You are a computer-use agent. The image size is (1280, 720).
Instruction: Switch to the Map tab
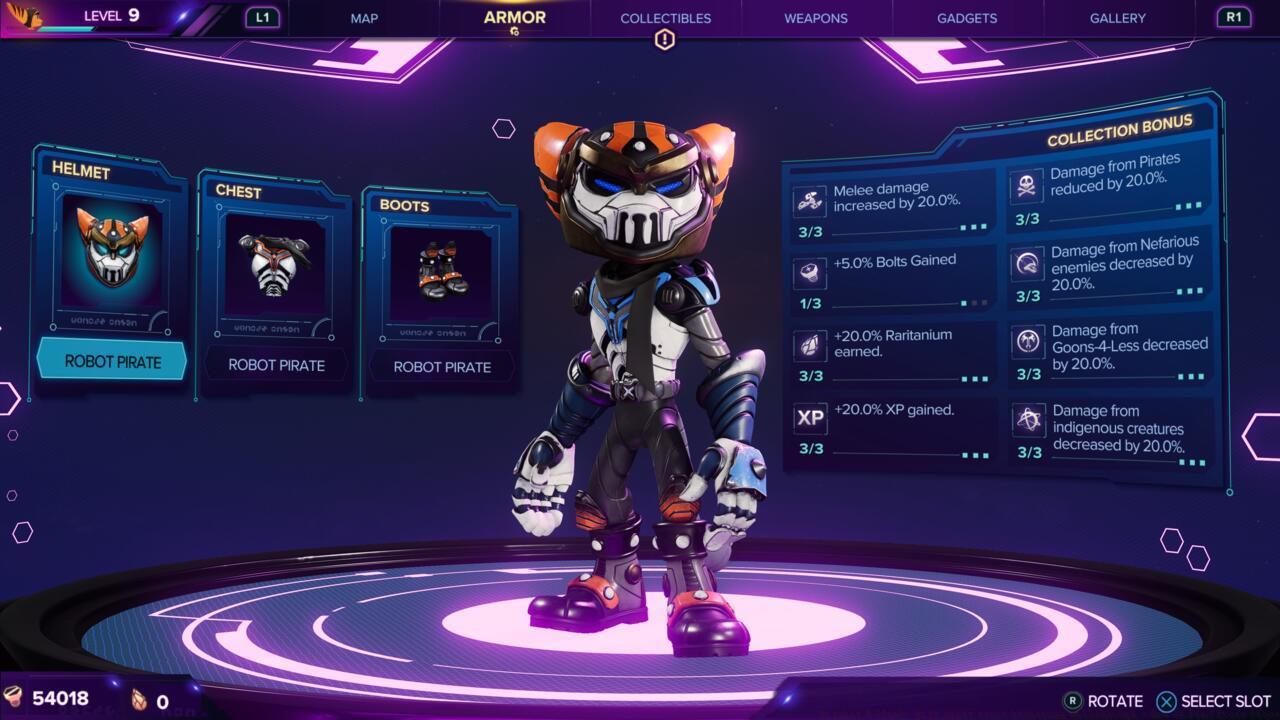[364, 18]
